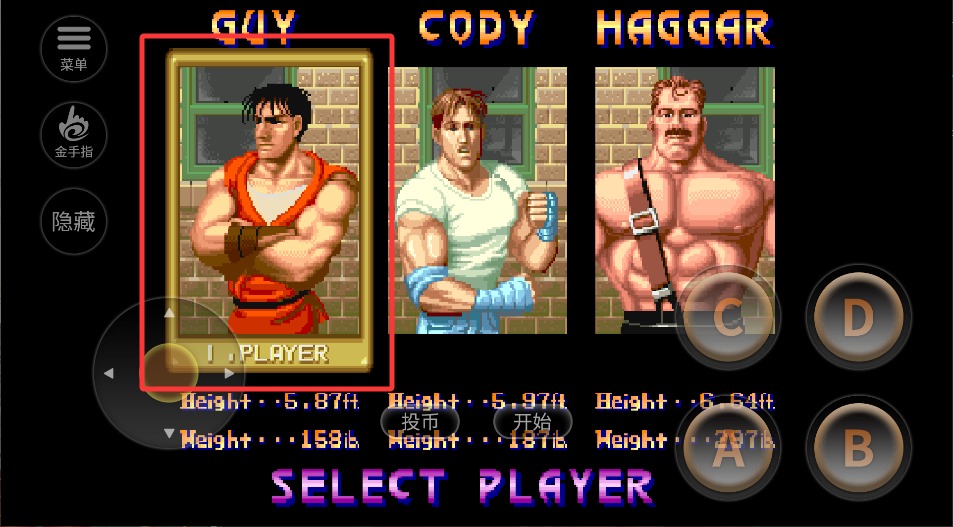Choose the Cody character portrait
Screen dimensions: 953x527
tap(480, 200)
